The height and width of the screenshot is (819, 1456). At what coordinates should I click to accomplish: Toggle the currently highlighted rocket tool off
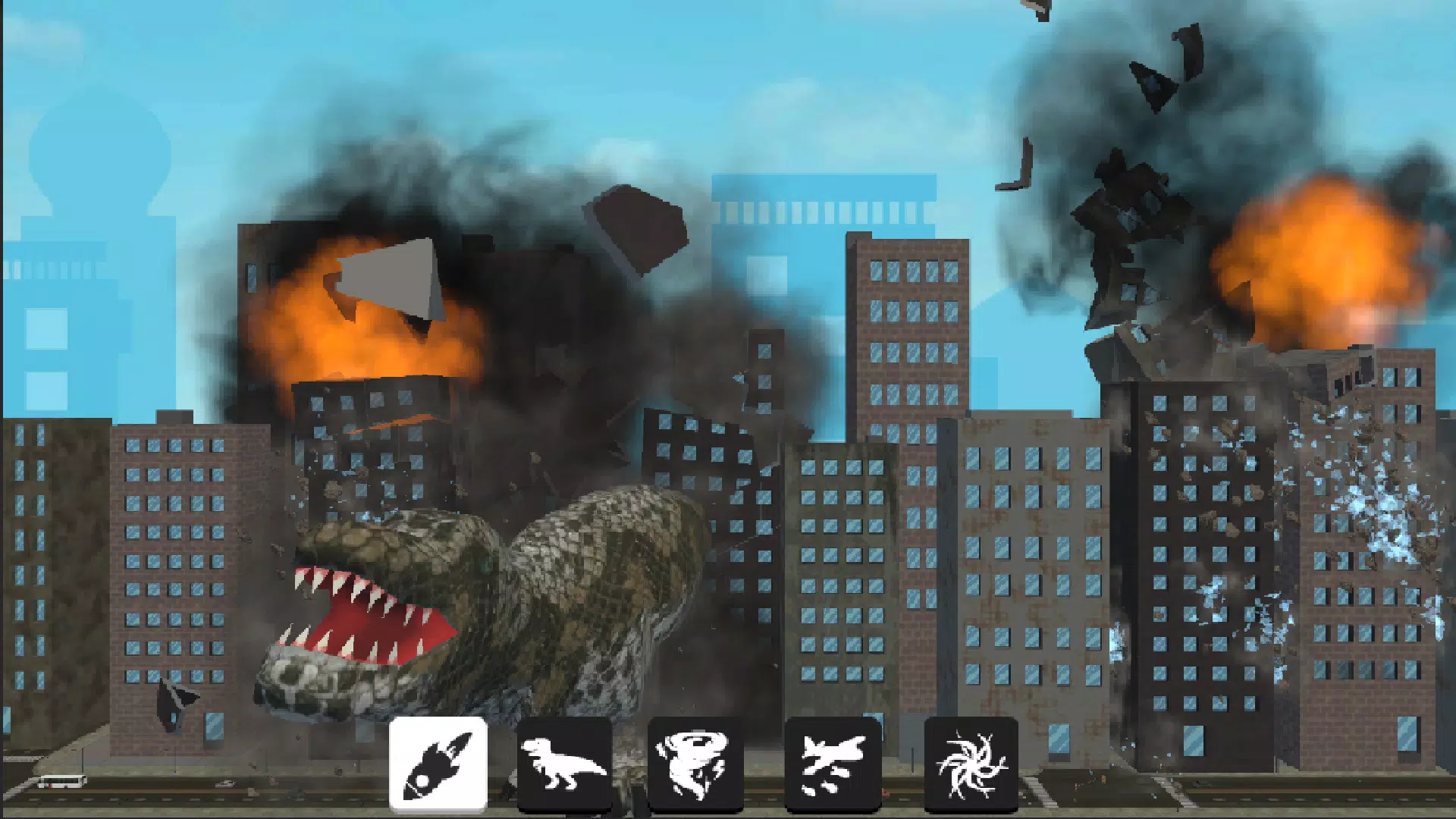[438, 762]
